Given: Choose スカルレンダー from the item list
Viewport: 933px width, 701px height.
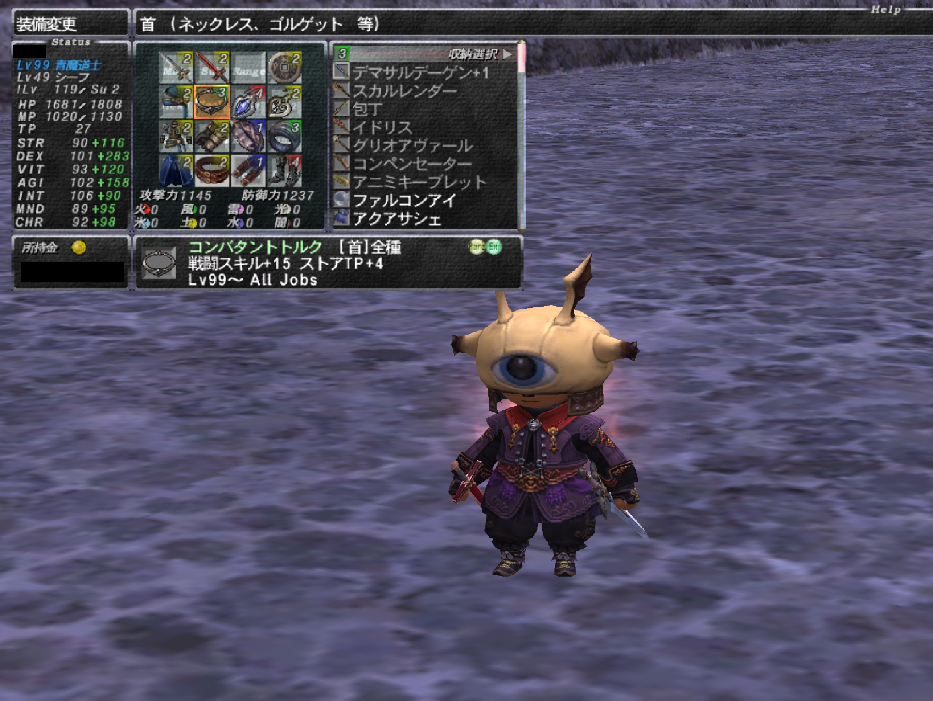Looking at the screenshot, I should pyautogui.click(x=405, y=91).
